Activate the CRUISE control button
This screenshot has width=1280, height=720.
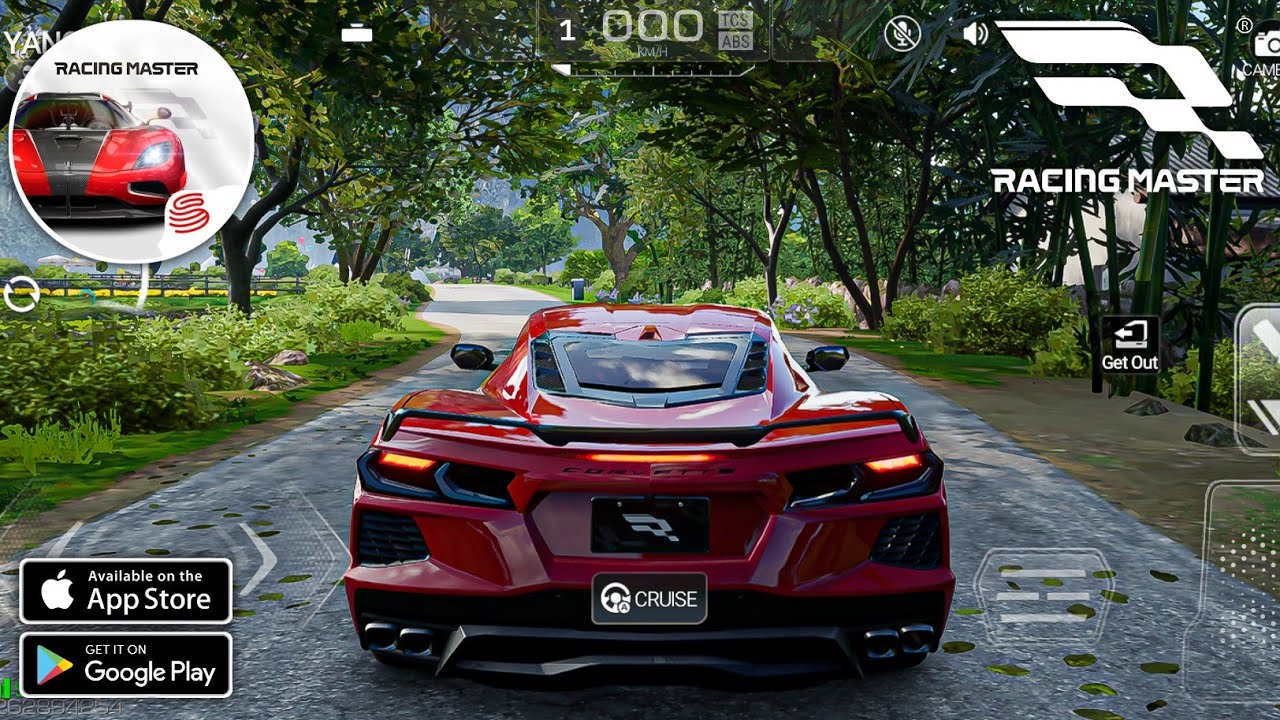click(649, 599)
